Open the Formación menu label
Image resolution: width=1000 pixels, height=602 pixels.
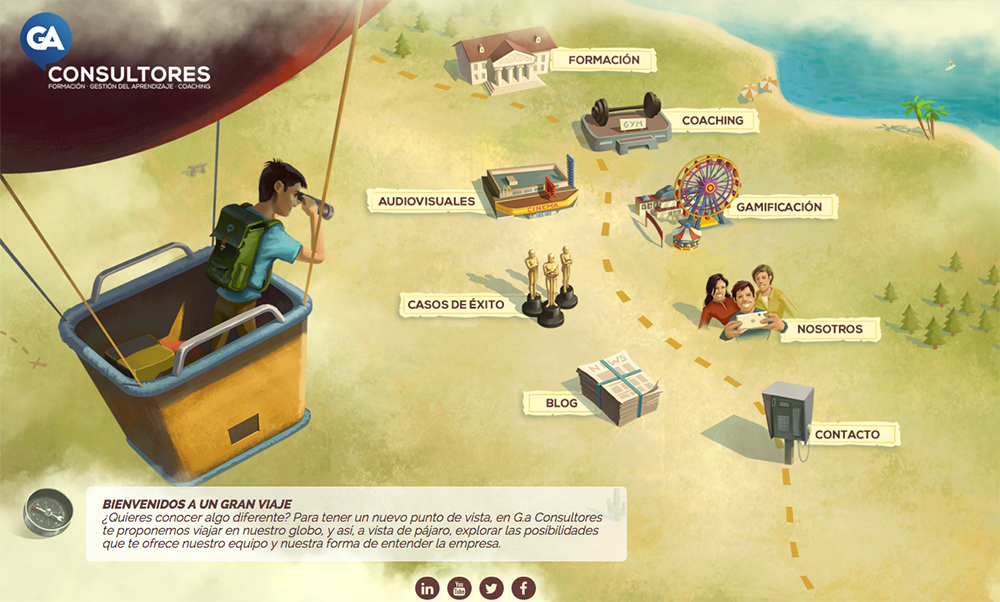[603, 60]
